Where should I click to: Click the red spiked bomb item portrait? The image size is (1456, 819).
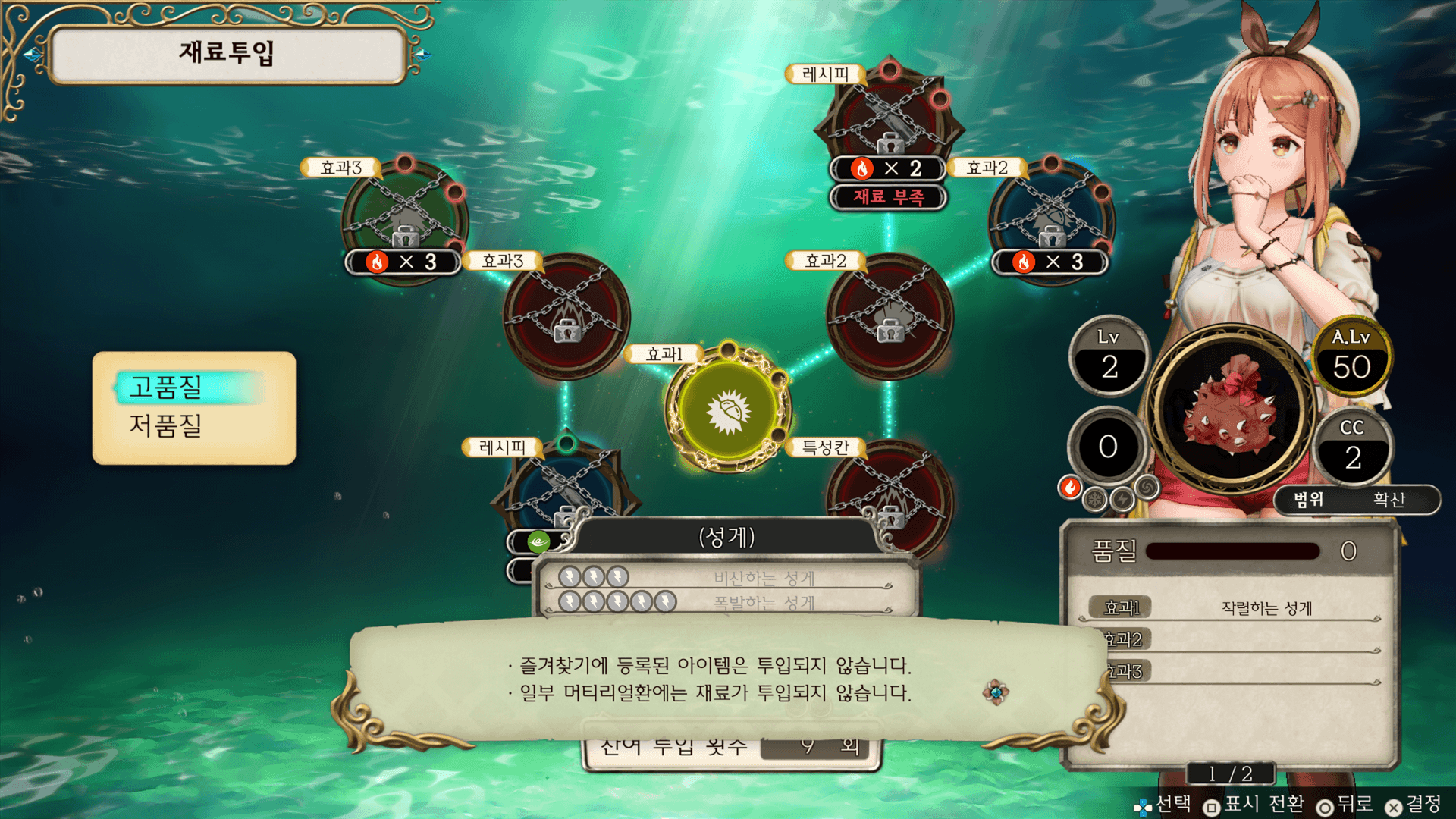click(1230, 410)
